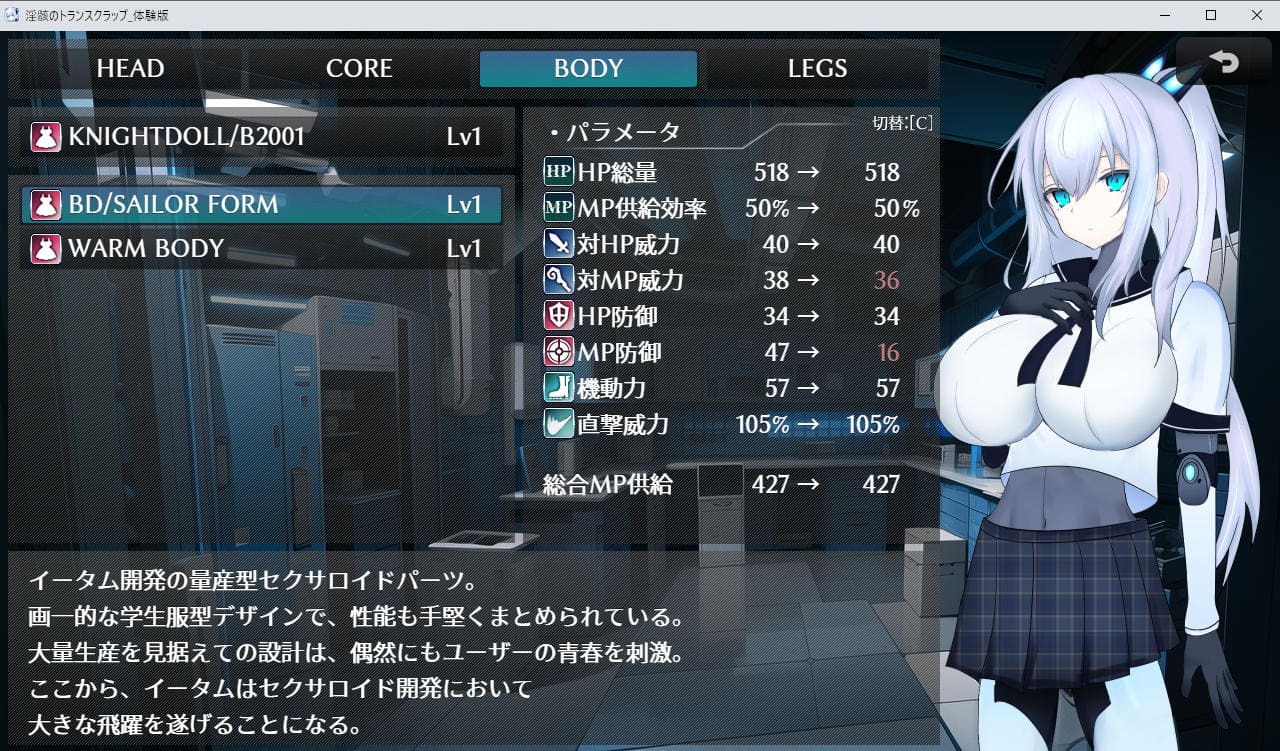The image size is (1280, 751).
Task: Maximize the game window
Action: coord(1211,15)
